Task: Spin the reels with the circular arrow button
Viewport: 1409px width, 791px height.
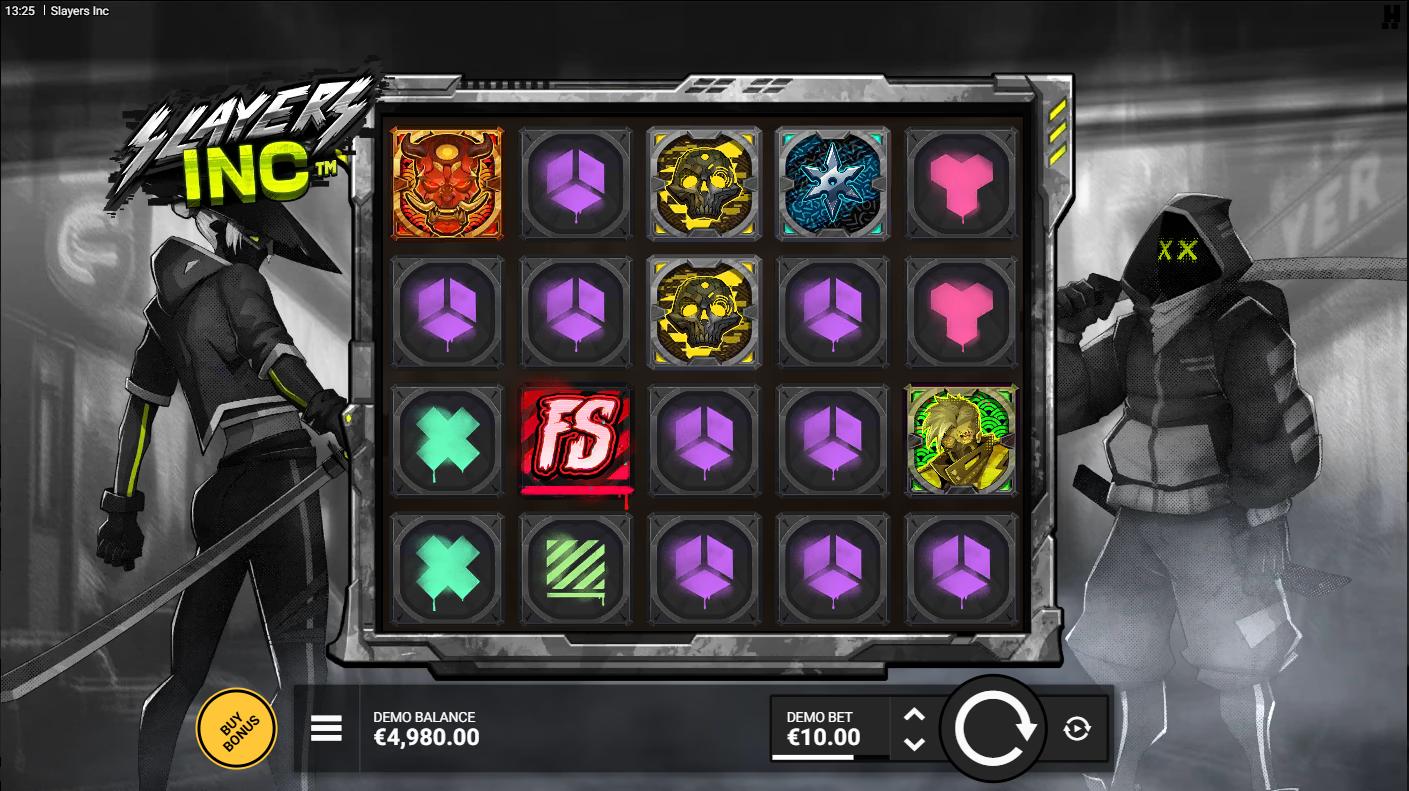Action: click(994, 729)
